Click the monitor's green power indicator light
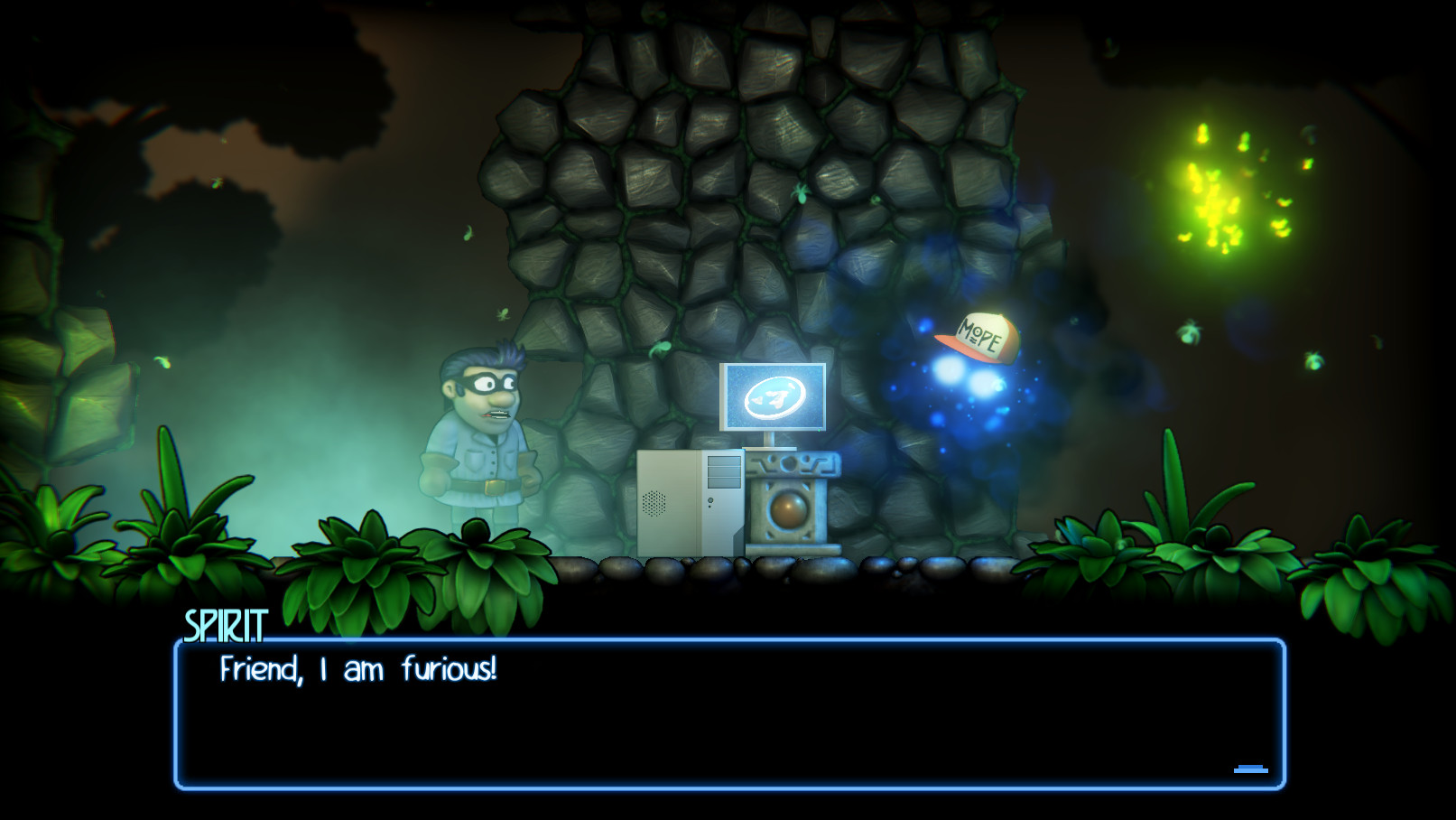The height and width of the screenshot is (820, 1456). click(x=820, y=430)
